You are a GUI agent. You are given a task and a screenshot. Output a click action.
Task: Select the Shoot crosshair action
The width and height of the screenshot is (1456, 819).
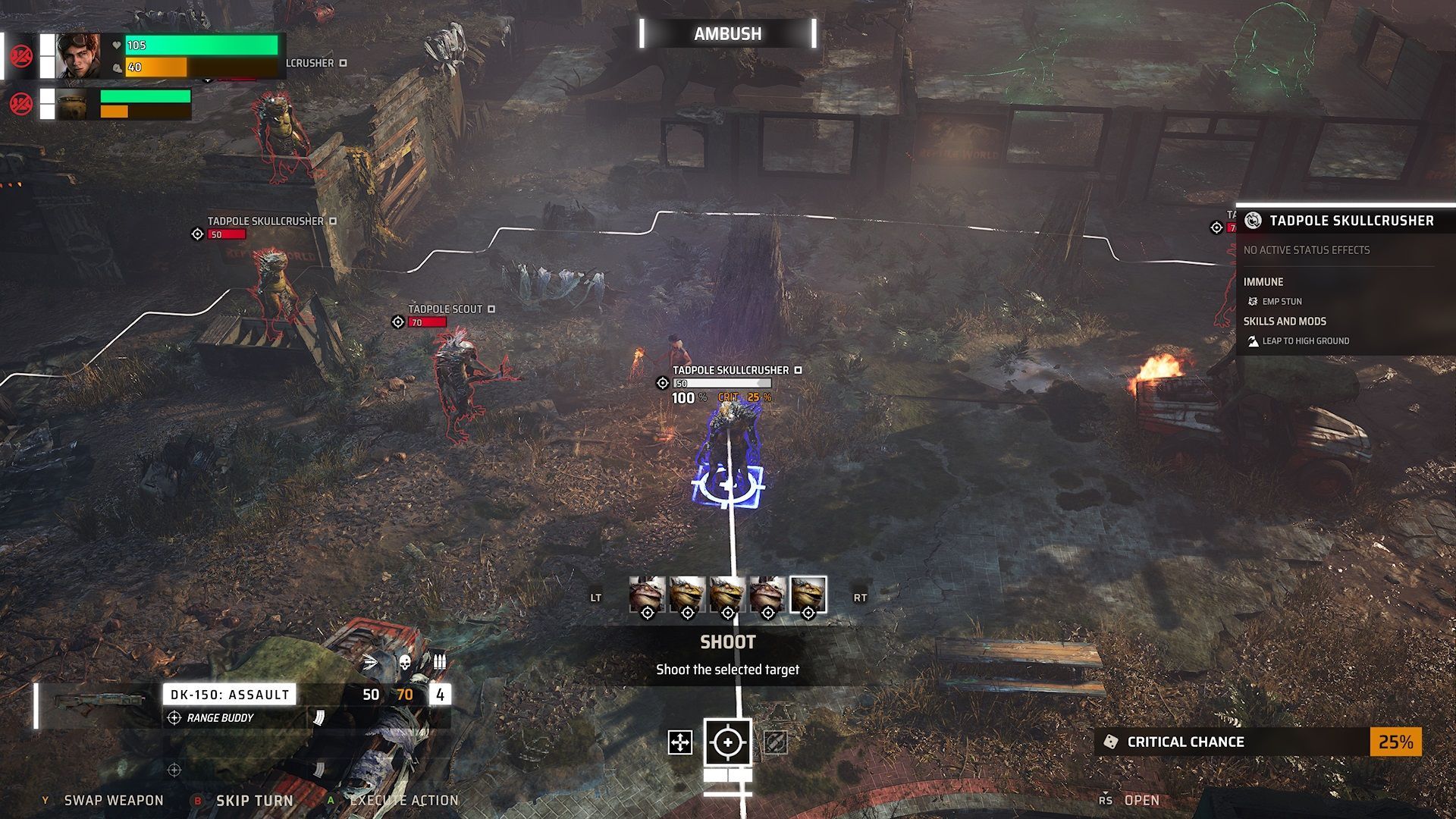[x=728, y=742]
